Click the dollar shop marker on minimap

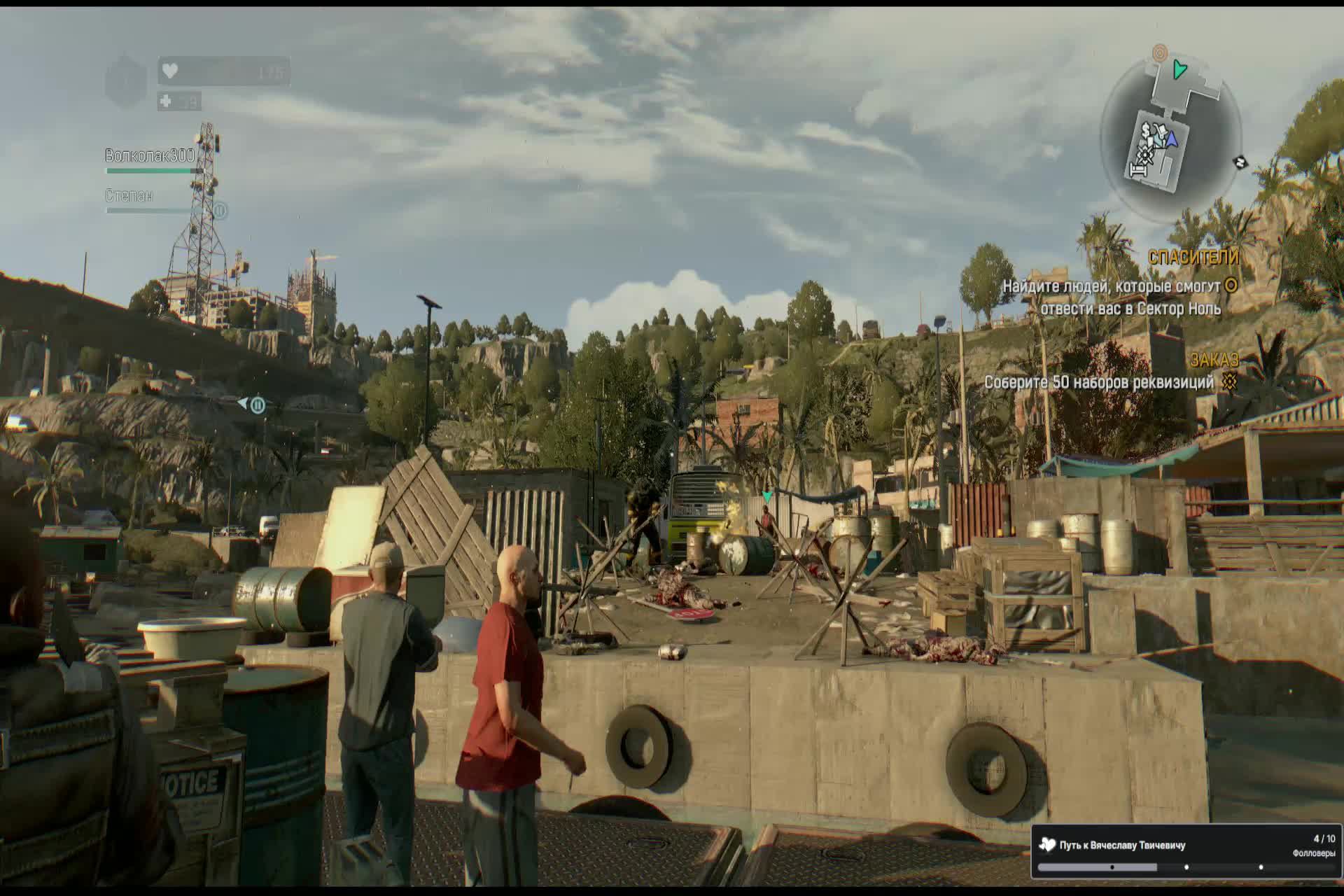(x=1146, y=131)
